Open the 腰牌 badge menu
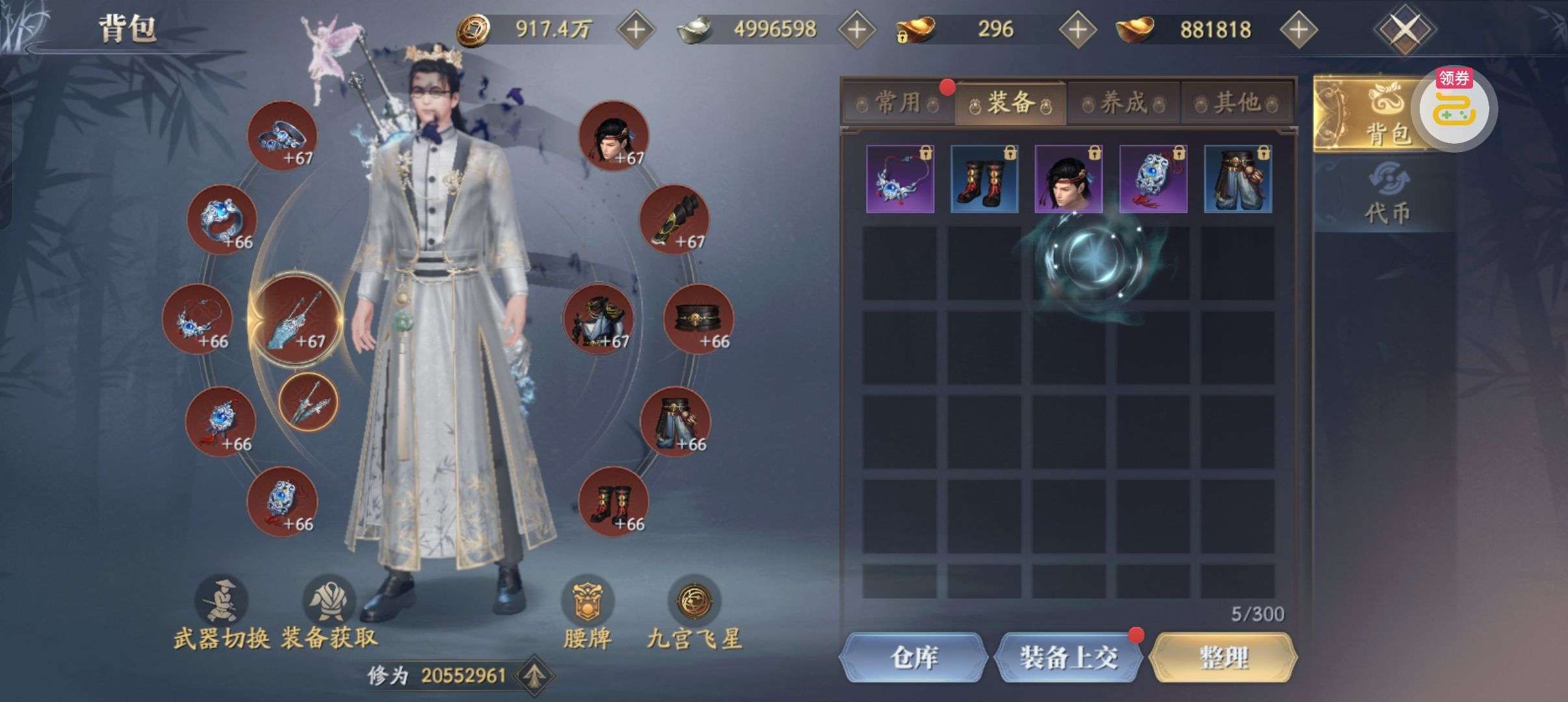 pos(587,601)
